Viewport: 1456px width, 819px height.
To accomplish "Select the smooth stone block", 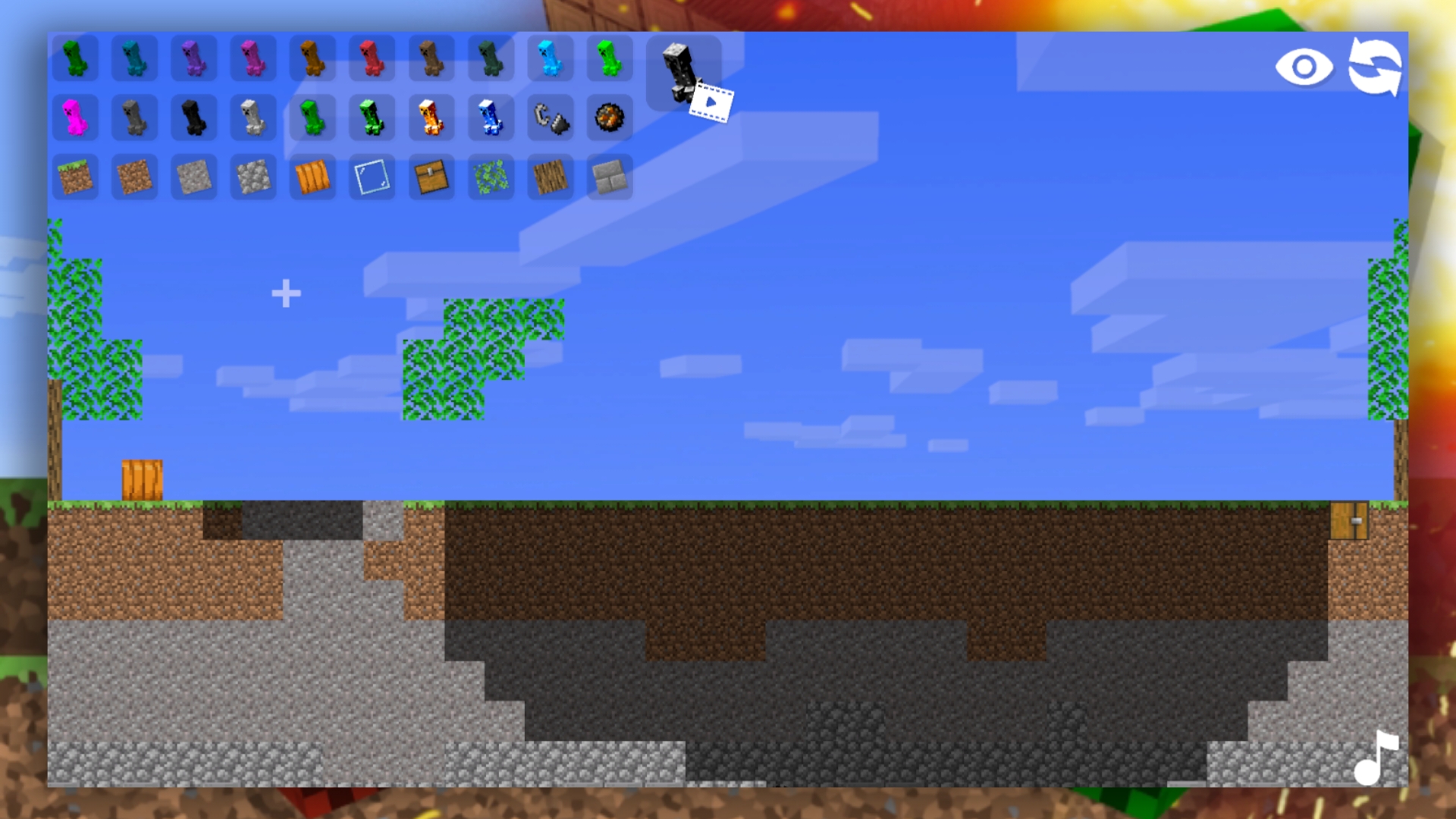I will click(x=193, y=177).
